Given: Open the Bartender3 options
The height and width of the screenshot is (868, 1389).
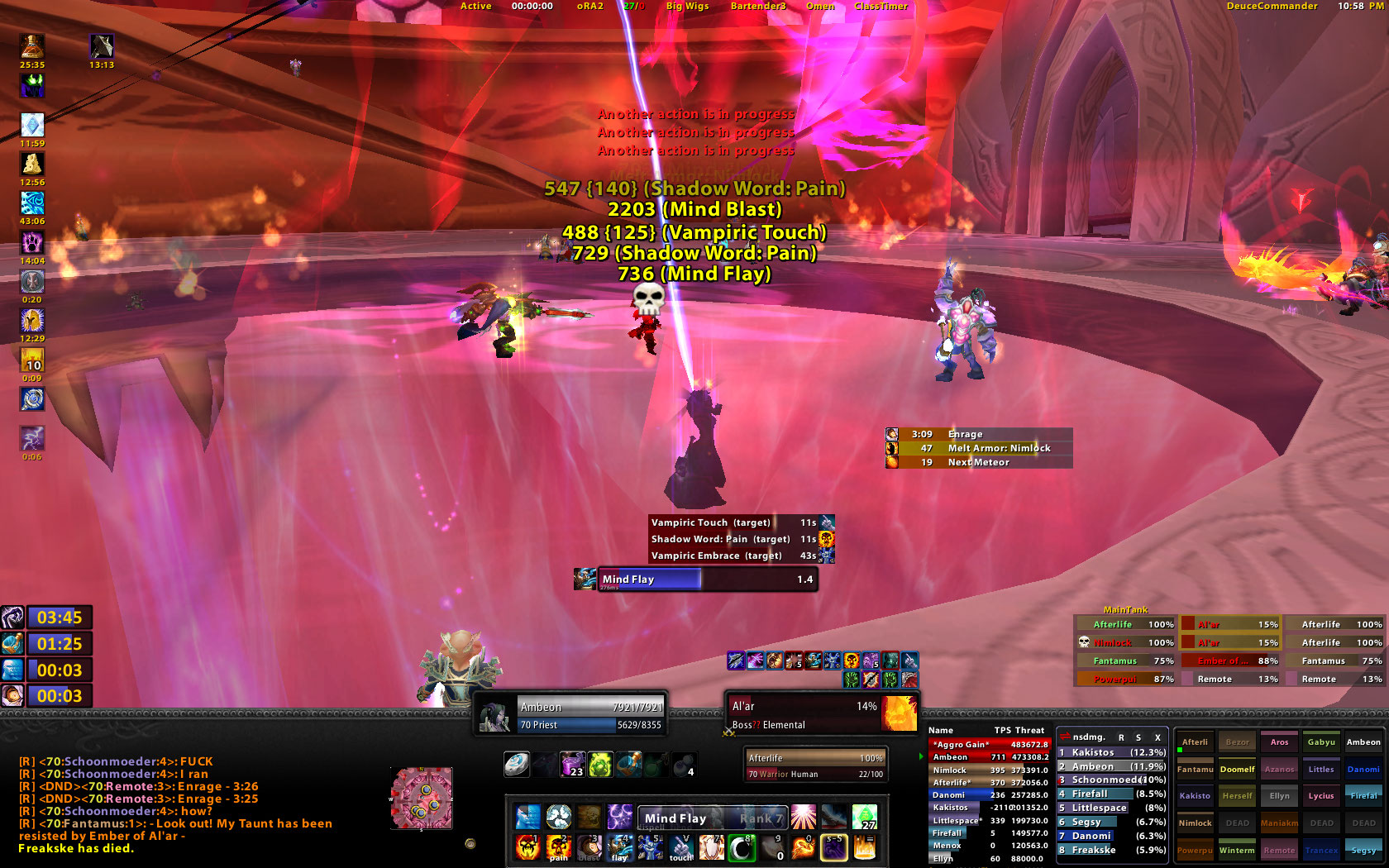Looking at the screenshot, I should tap(758, 6).
